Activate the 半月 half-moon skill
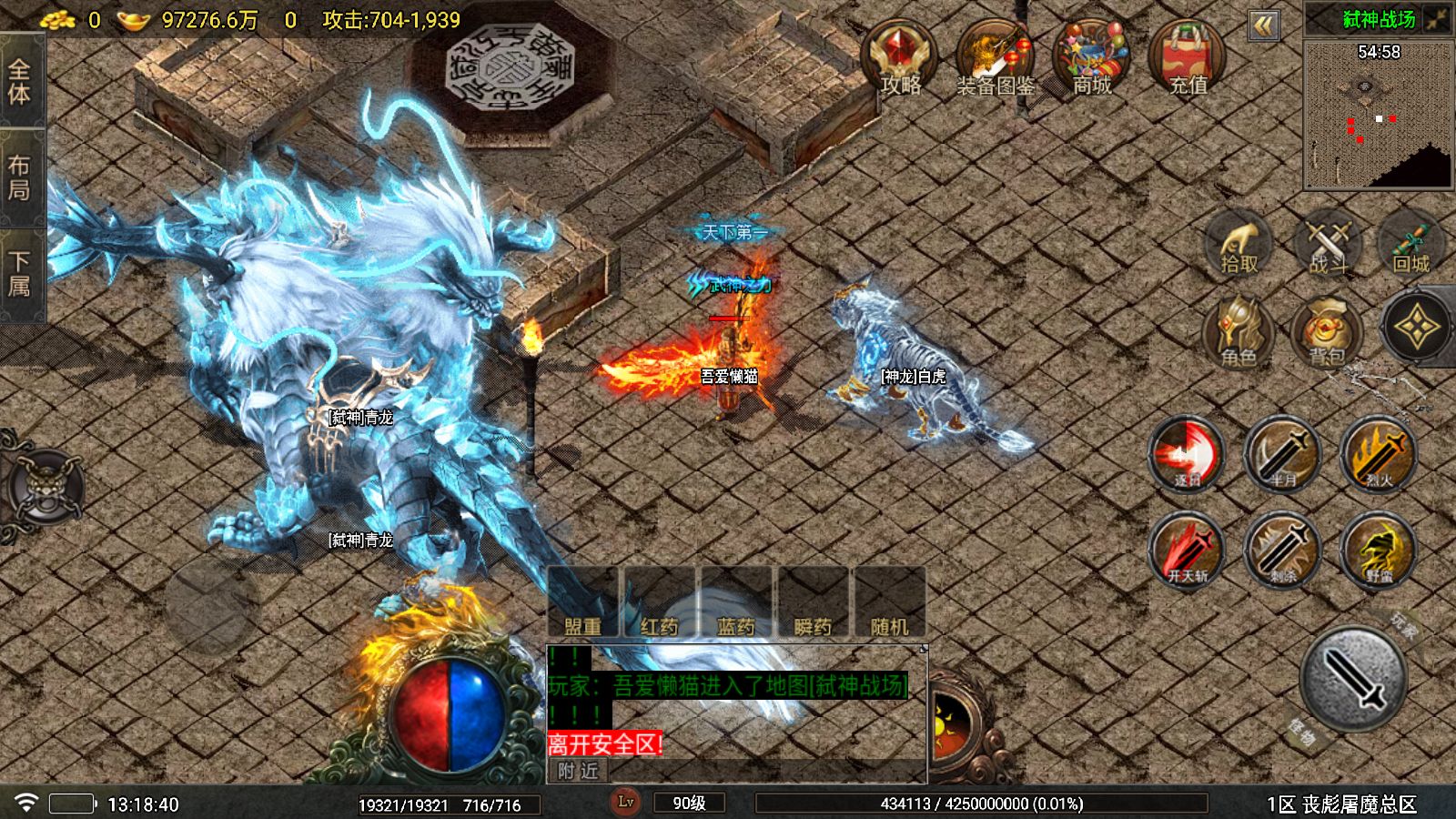 point(1282,454)
